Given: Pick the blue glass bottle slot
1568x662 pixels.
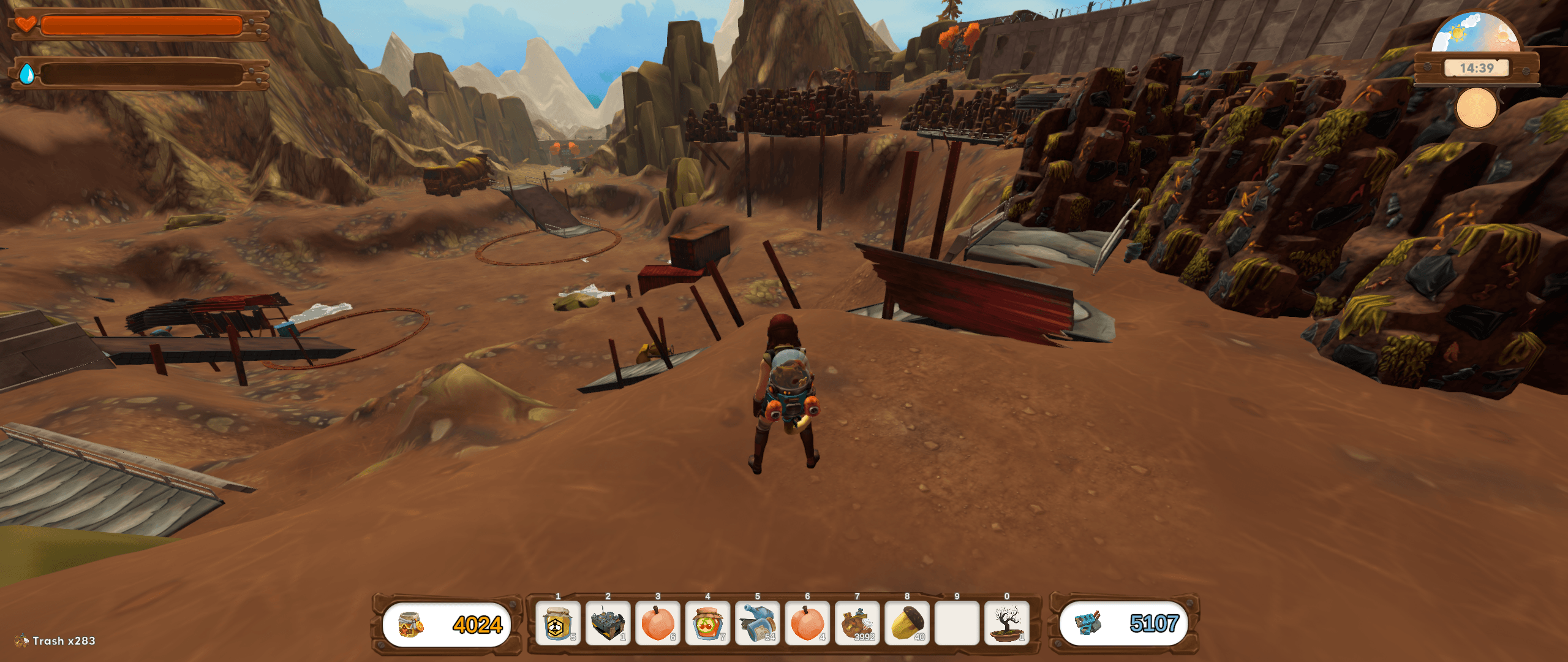Looking at the screenshot, I should coord(757,623).
